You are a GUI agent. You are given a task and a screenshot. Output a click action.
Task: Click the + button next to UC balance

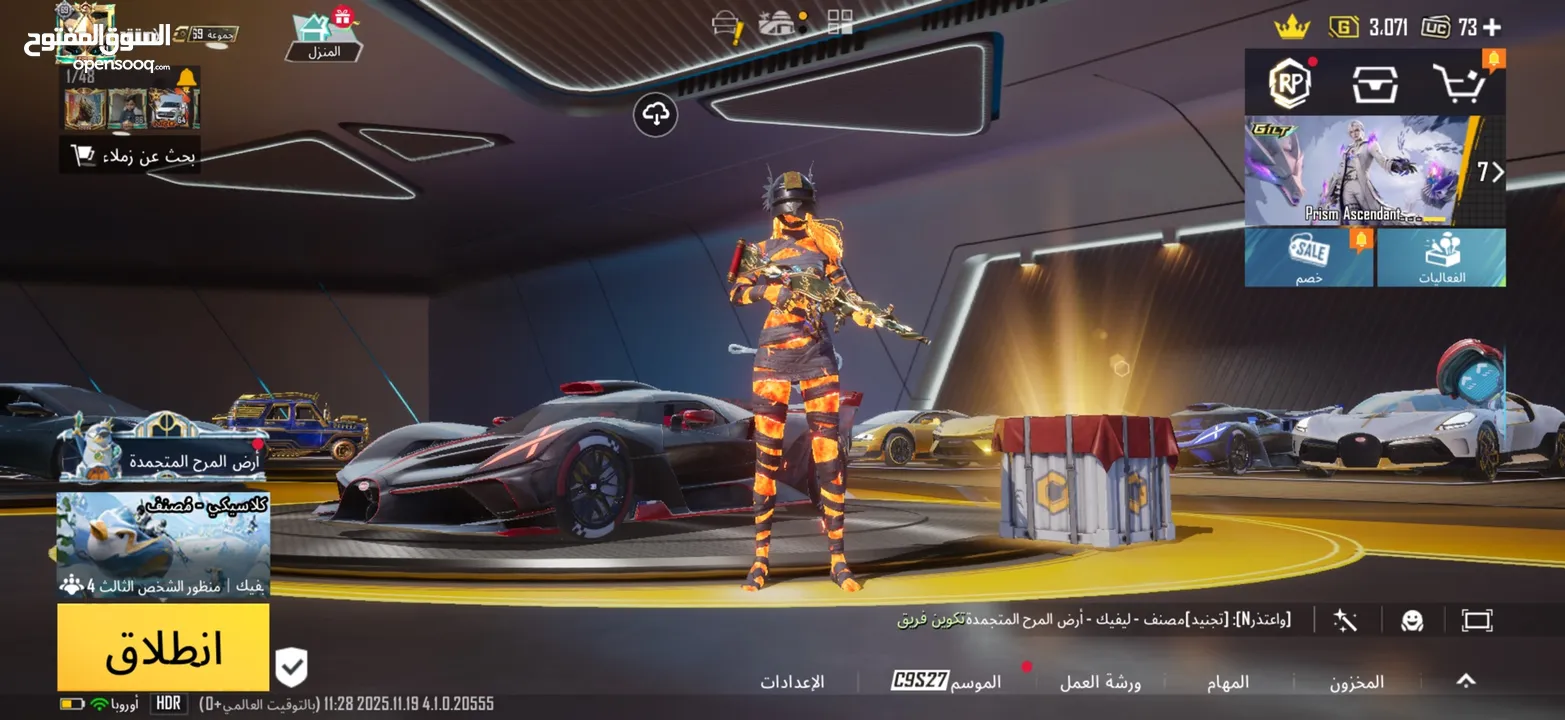[1494, 28]
